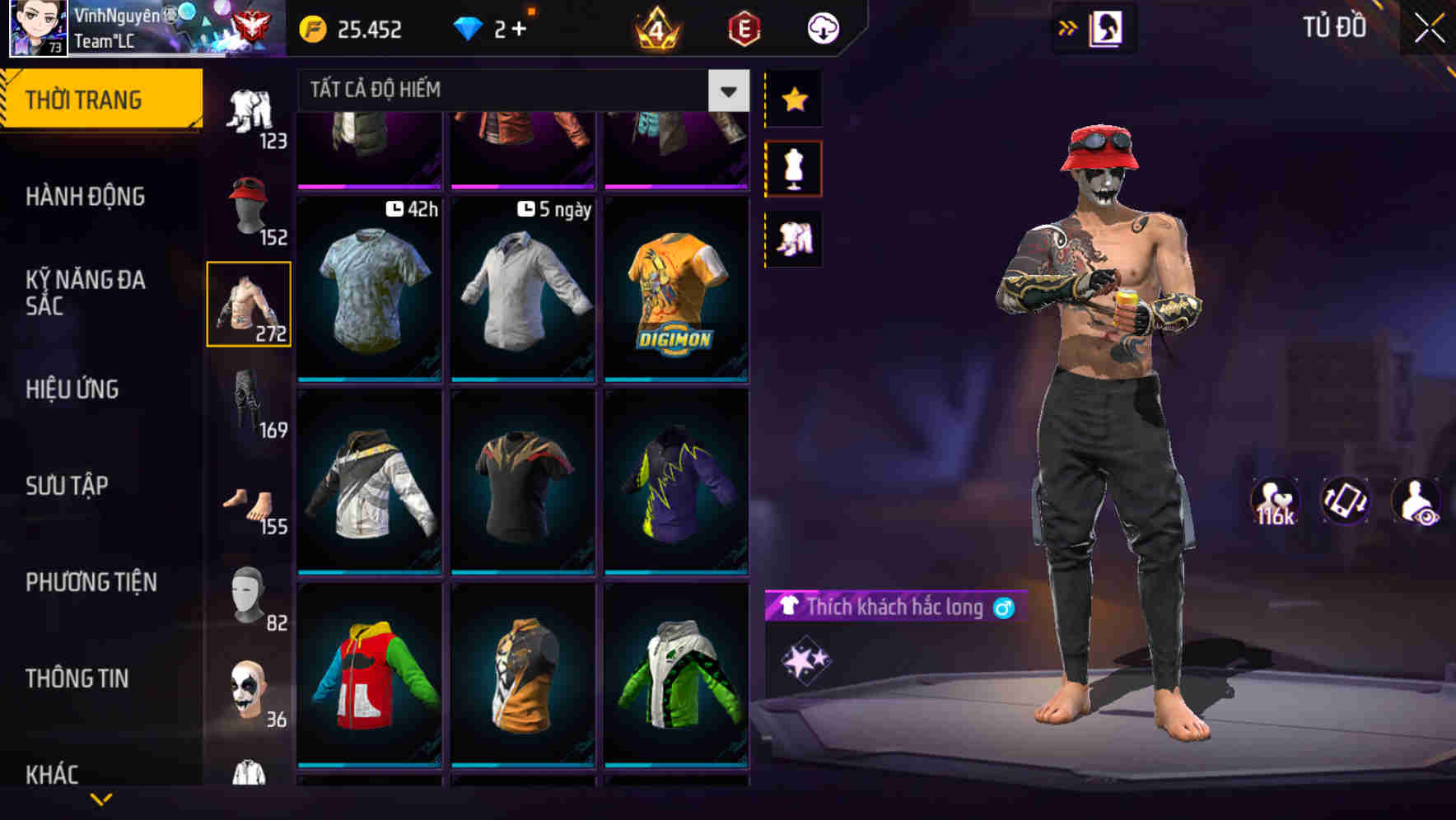This screenshot has width=1456, height=820.
Task: Switch to the HÀNH ĐỘNG tab
Action: pos(85,197)
